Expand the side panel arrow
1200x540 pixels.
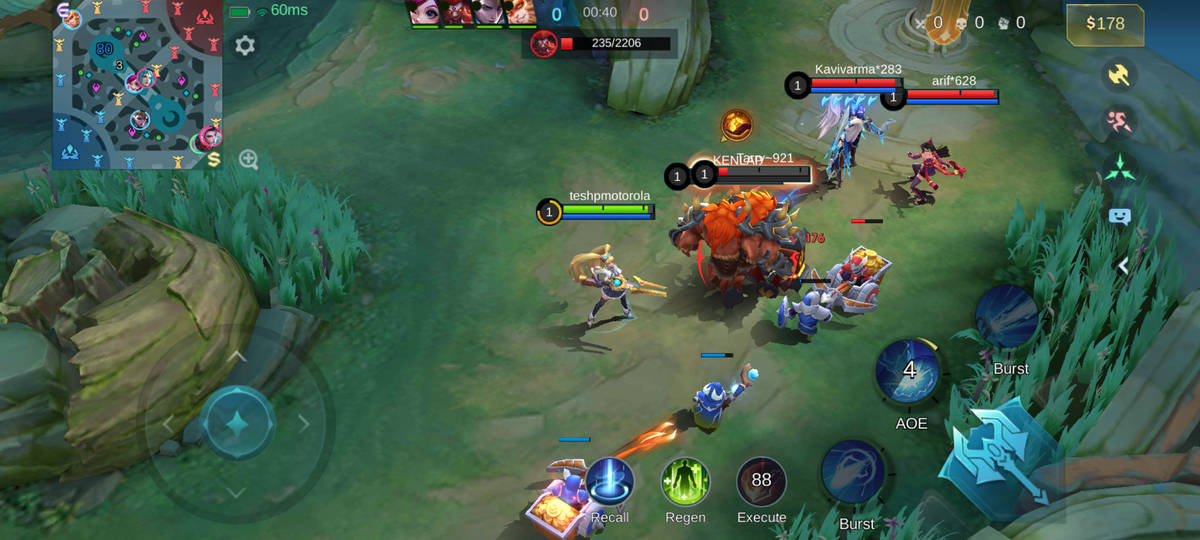(x=1123, y=265)
